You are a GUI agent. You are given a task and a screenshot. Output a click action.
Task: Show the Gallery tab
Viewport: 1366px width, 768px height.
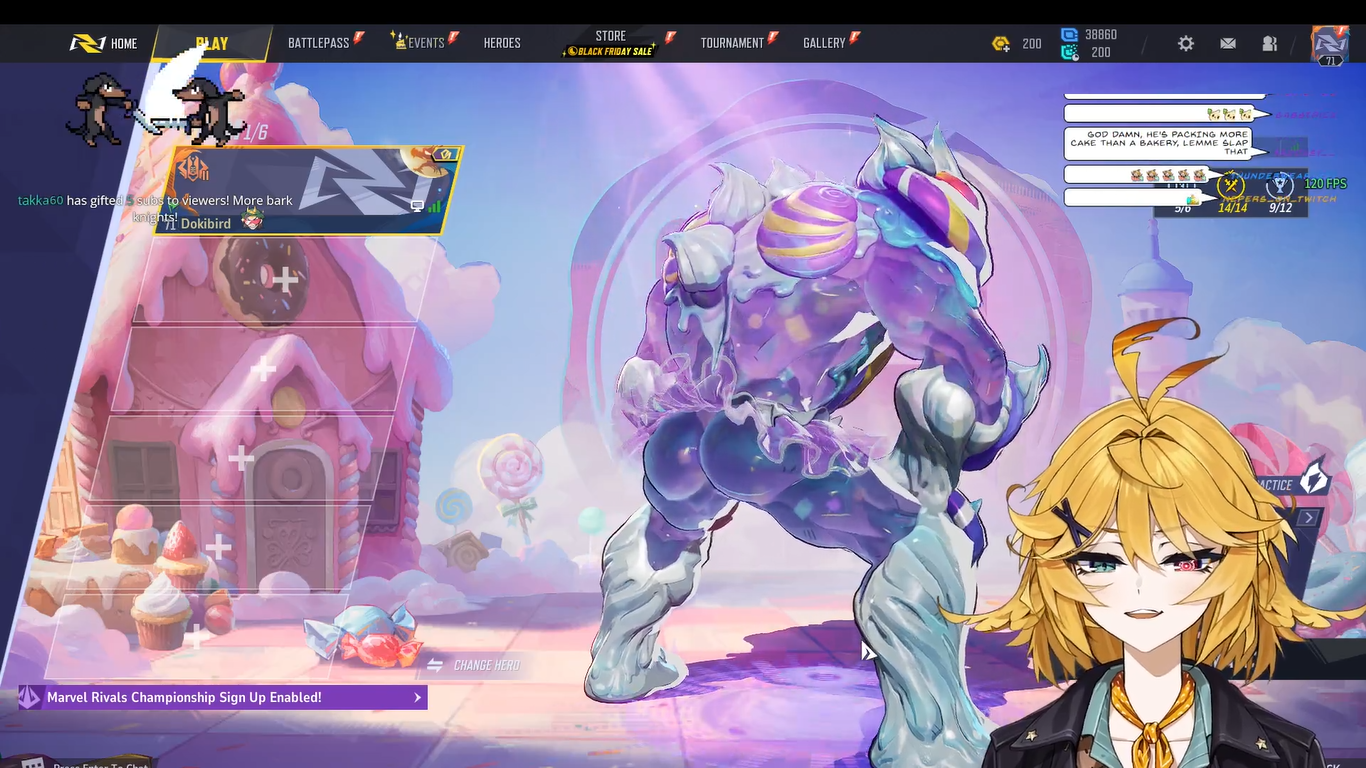[x=824, y=43]
